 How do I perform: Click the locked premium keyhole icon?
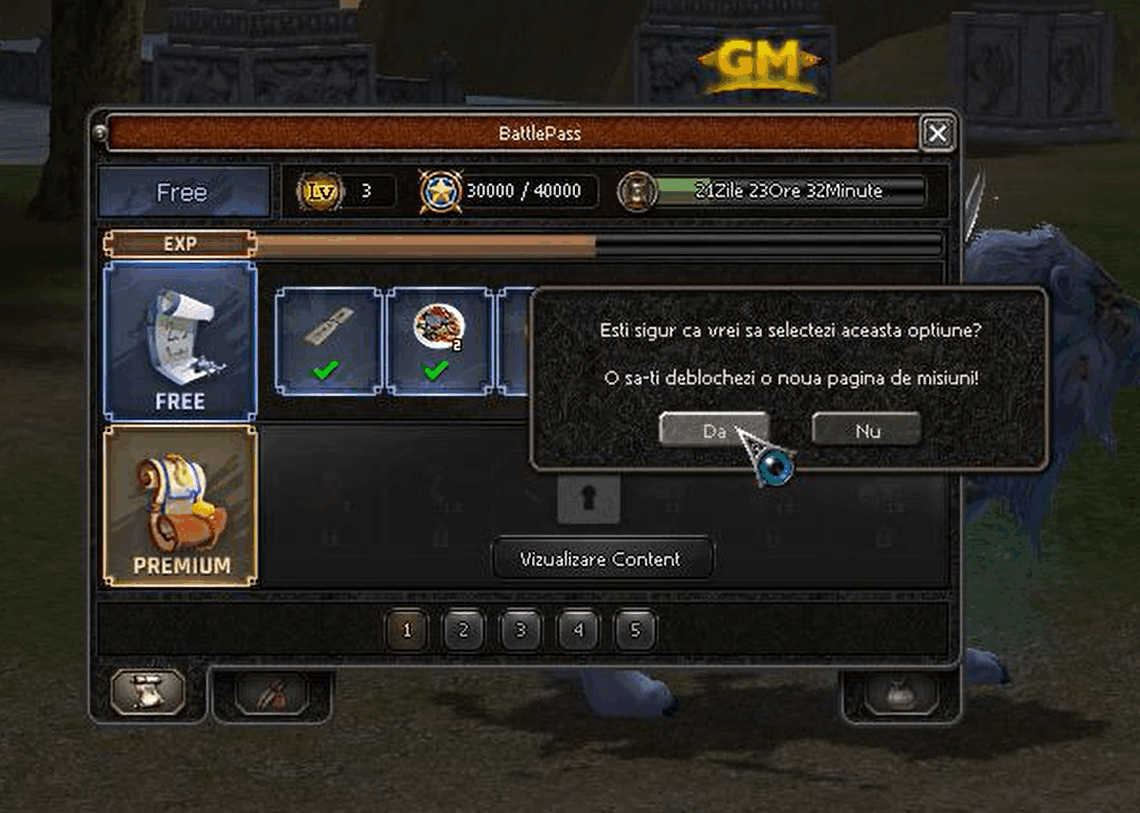[x=588, y=498]
